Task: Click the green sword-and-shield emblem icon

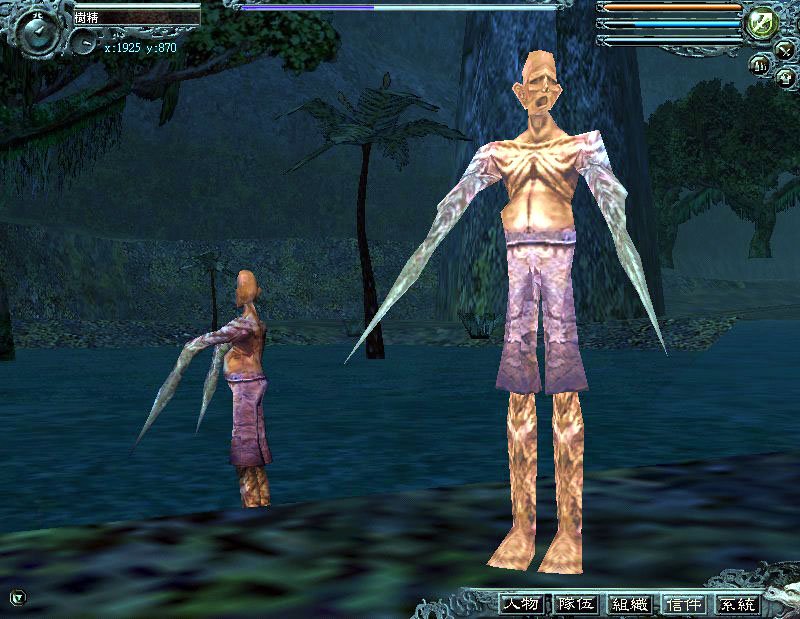Action: [761, 22]
